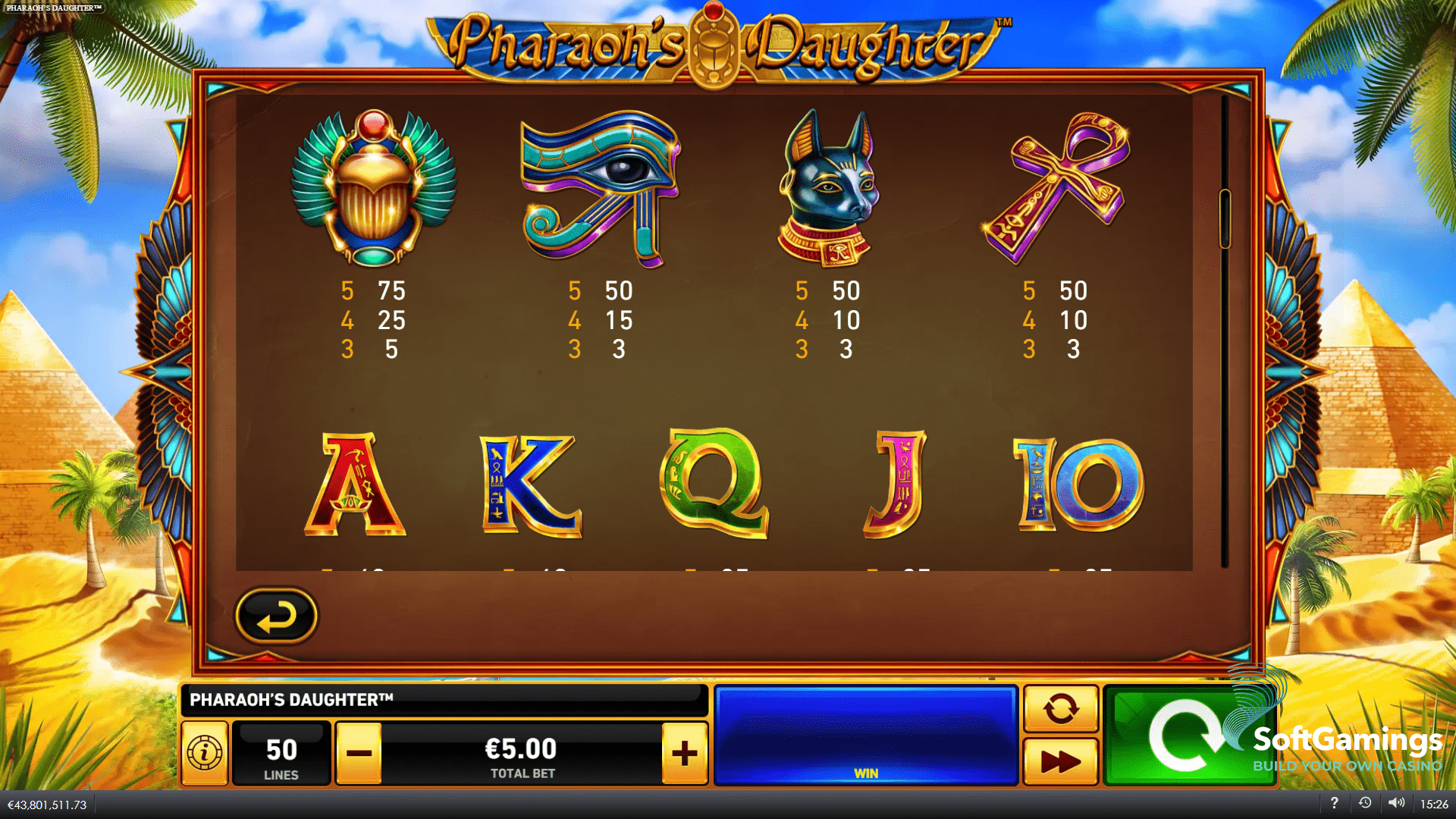Open the 50 lines selector

click(281, 753)
